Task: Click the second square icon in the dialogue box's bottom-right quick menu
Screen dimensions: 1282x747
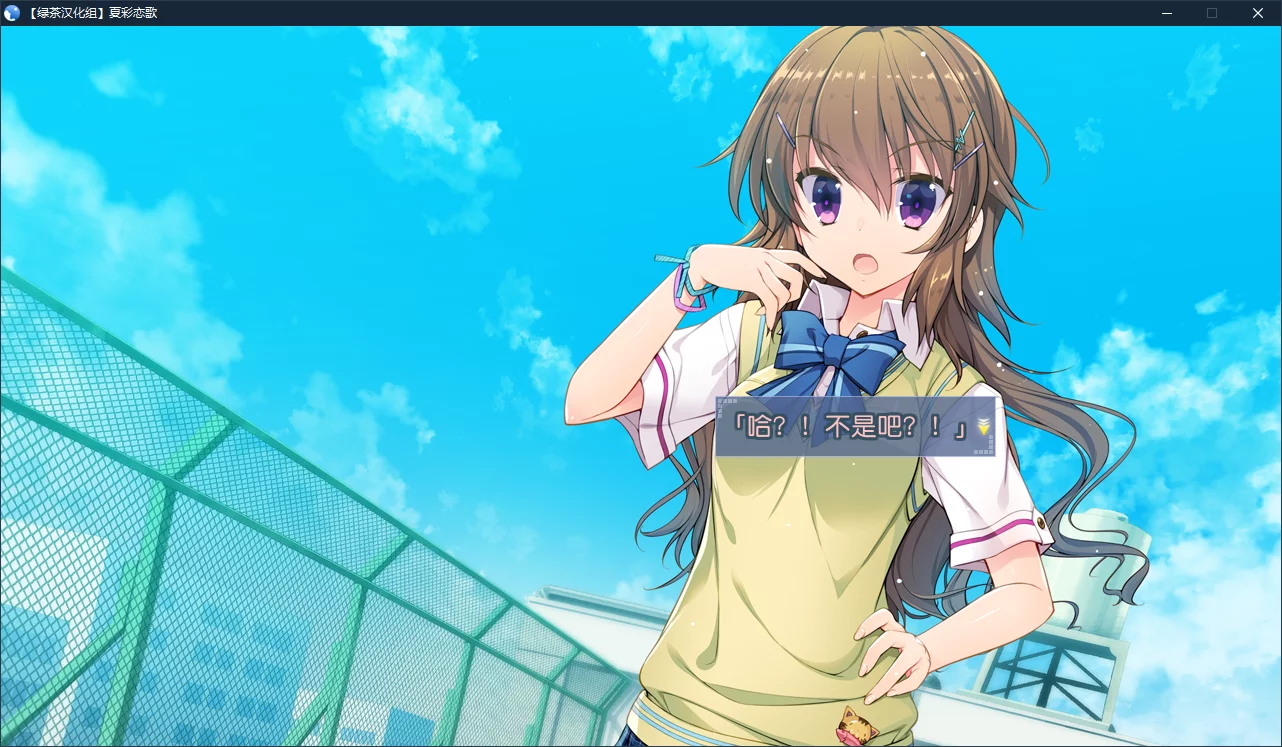Action: point(981,452)
